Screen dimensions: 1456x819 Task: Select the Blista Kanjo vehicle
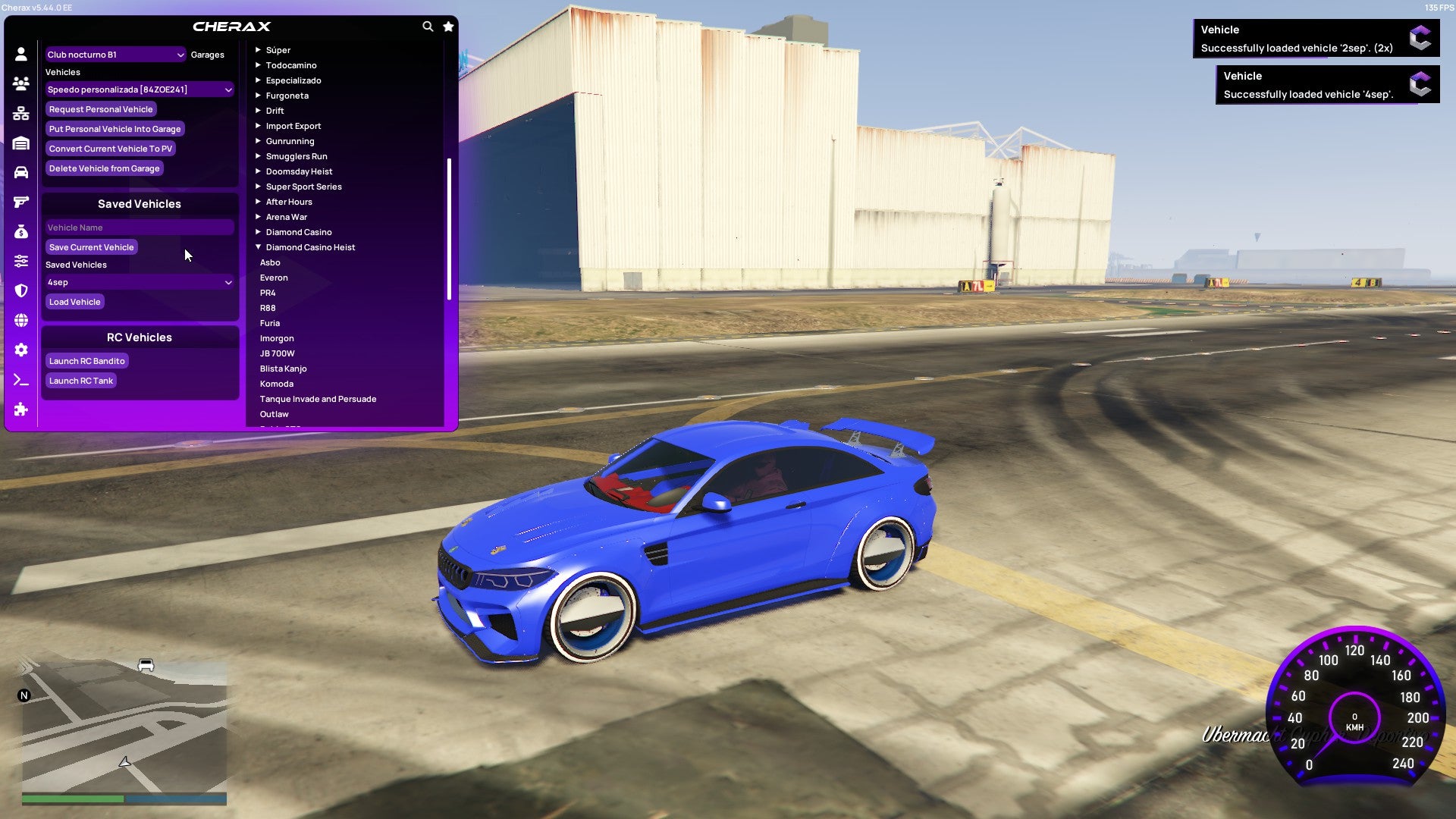point(283,369)
